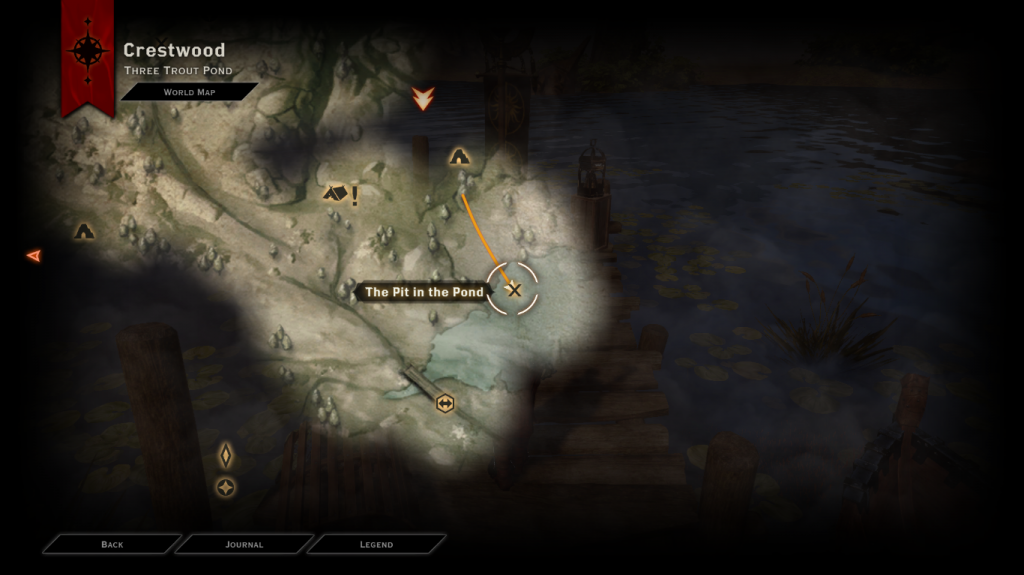The image size is (1024, 575).
Task: Select The Pit in the Pond X marker
Action: [x=513, y=290]
